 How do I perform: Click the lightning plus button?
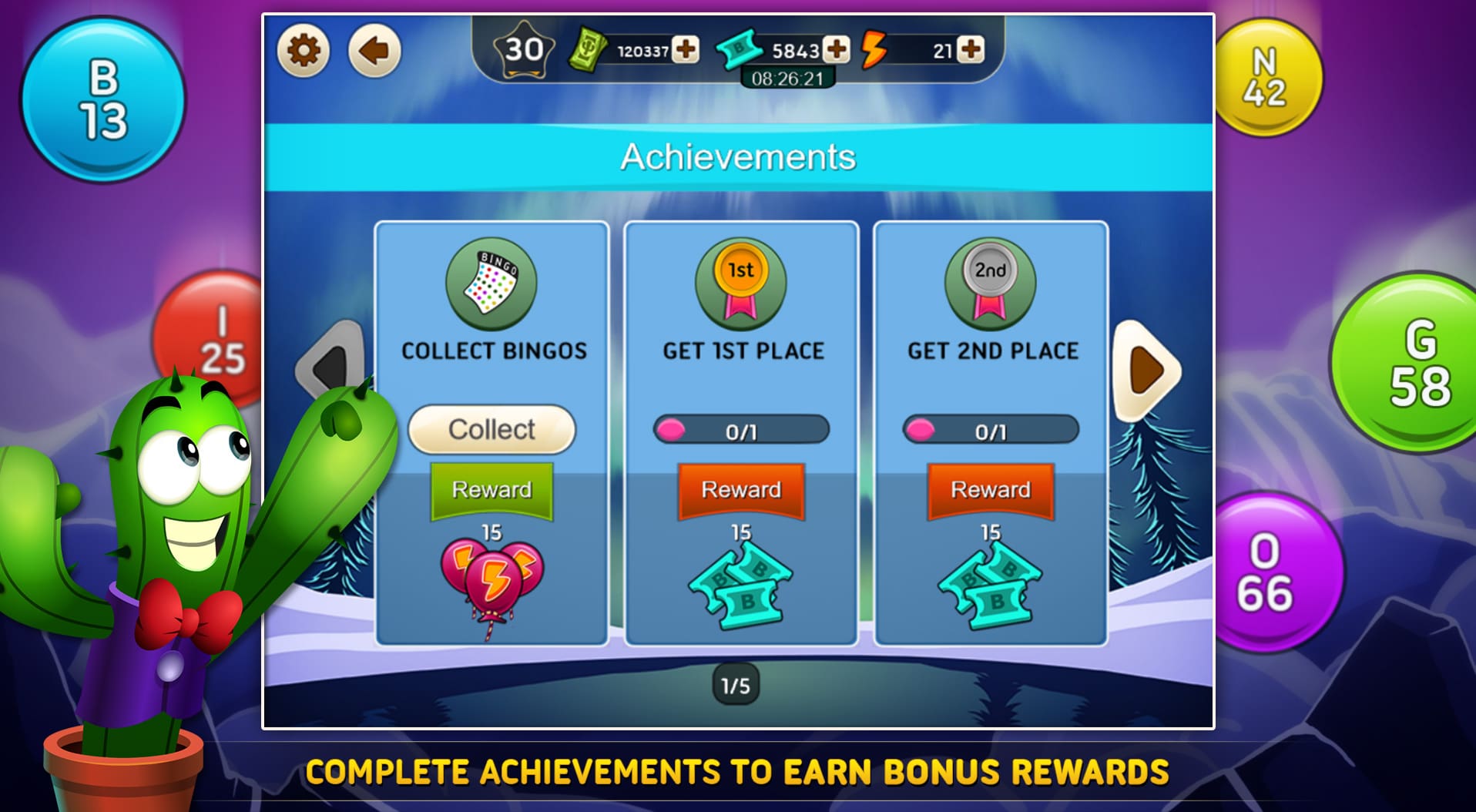(971, 49)
